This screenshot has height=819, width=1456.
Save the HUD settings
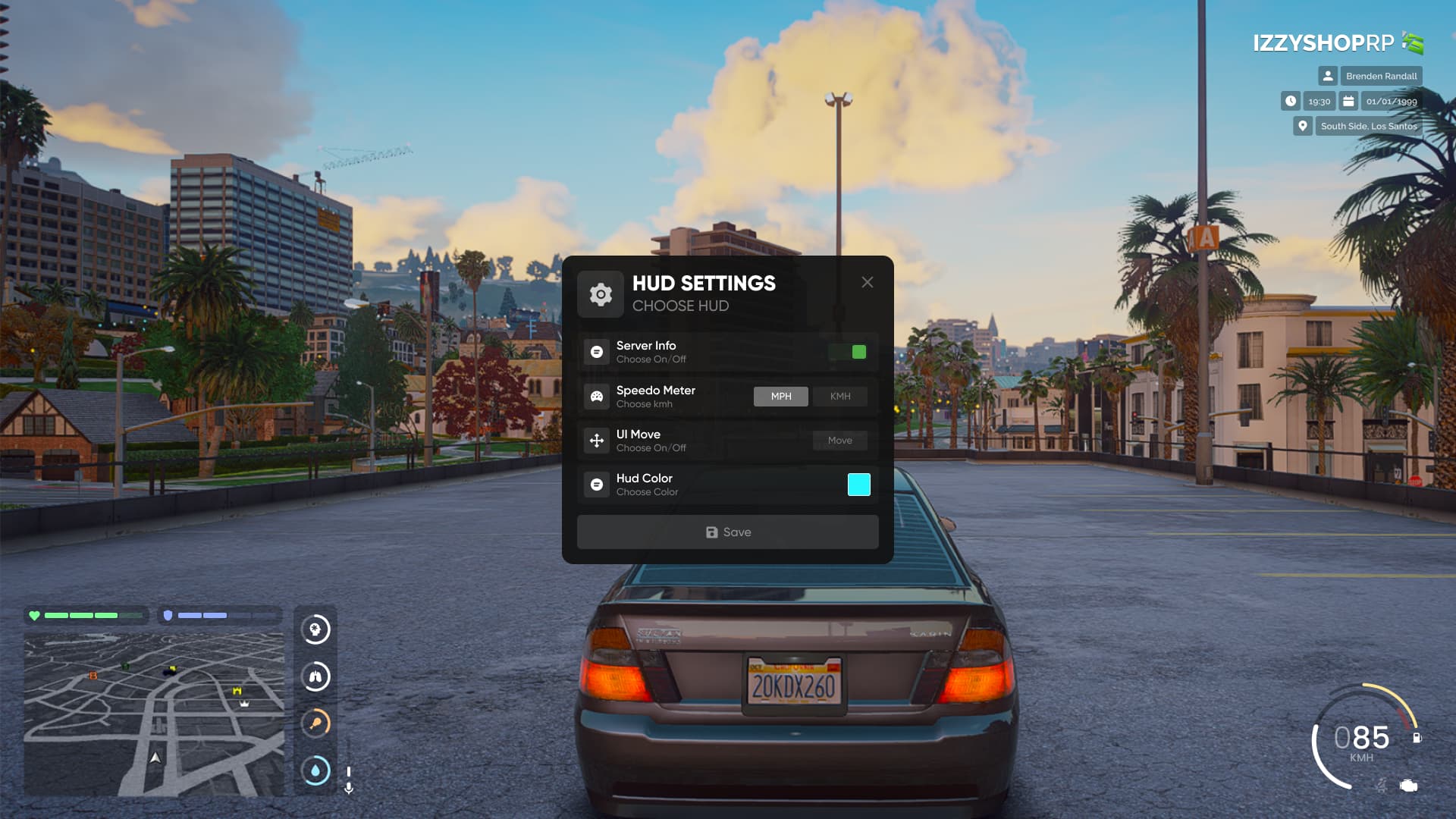point(727,532)
